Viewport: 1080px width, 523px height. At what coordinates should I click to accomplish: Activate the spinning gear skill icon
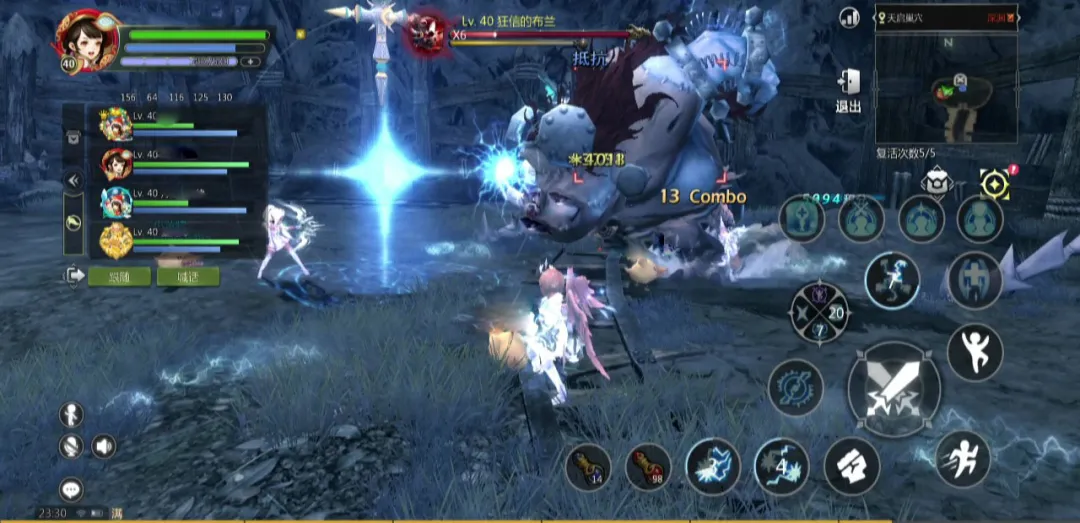(795, 387)
